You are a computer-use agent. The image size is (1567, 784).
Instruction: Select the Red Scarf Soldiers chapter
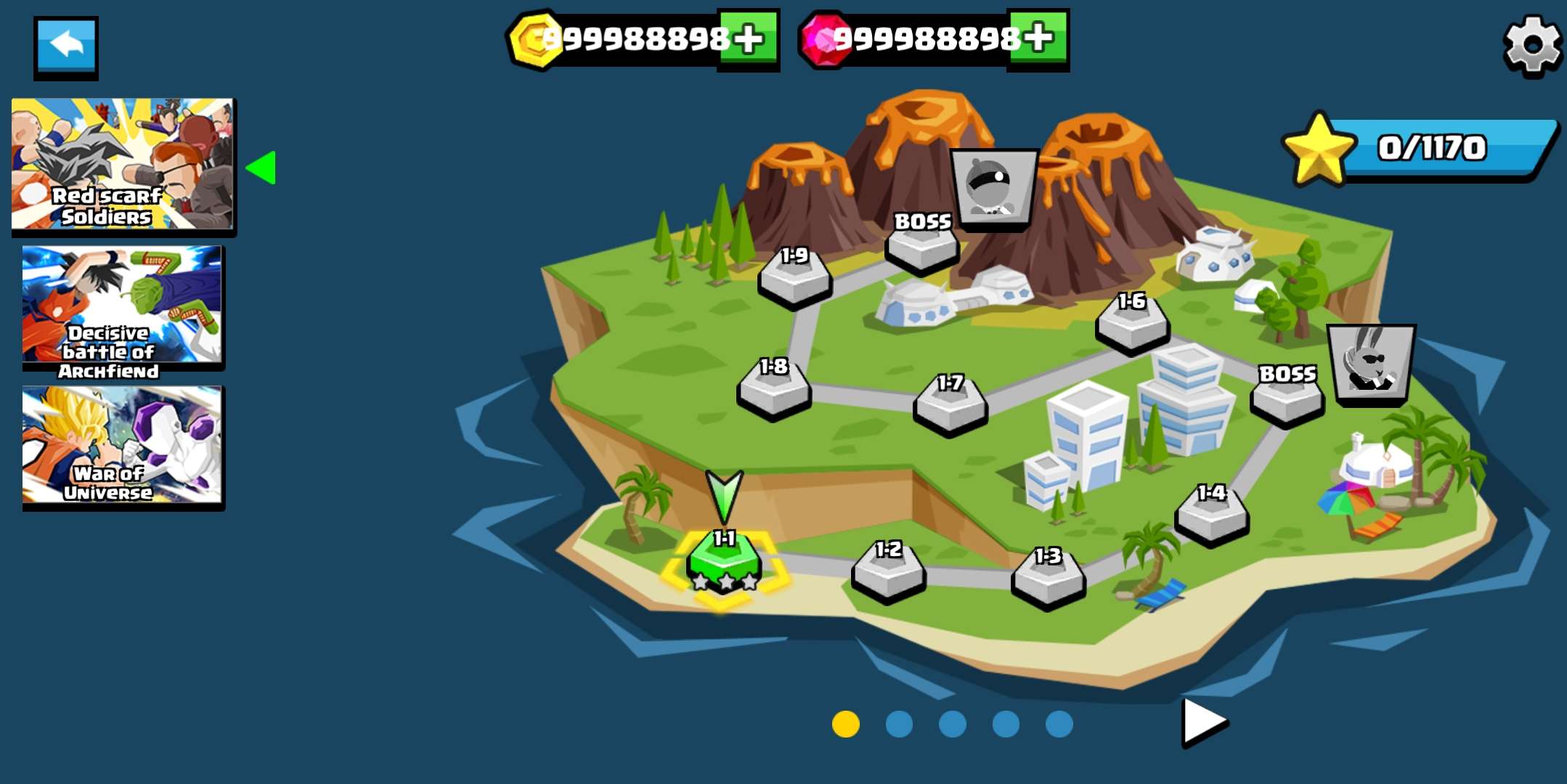pos(123,165)
